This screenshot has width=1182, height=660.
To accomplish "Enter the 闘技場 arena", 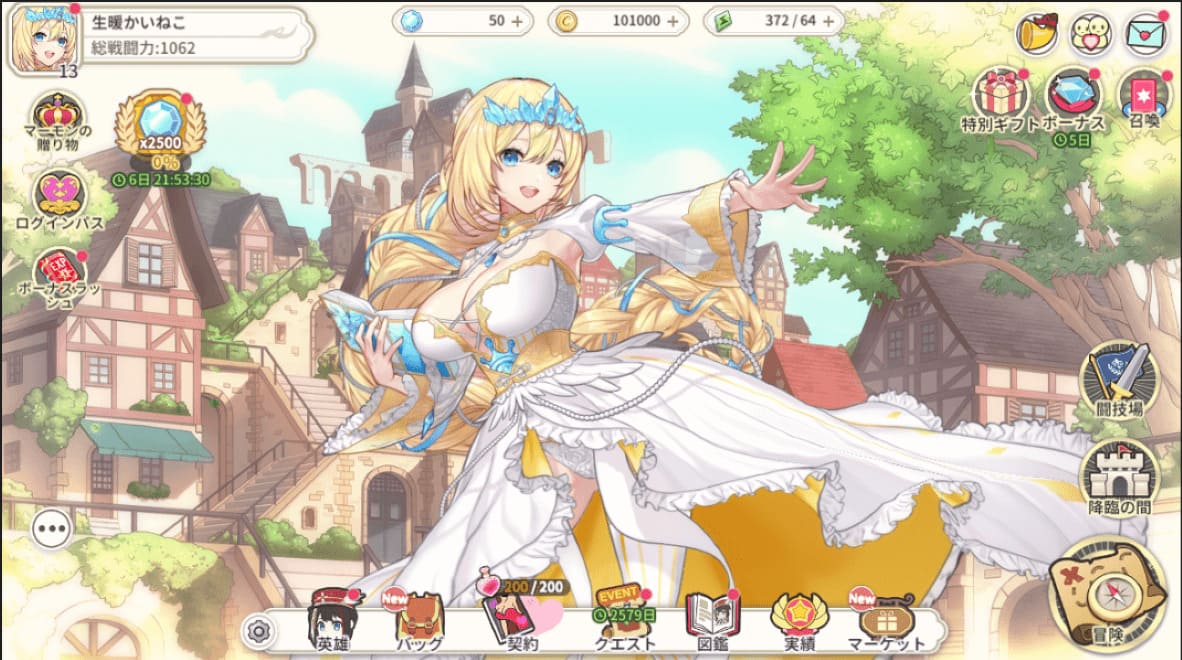I will click(1118, 378).
